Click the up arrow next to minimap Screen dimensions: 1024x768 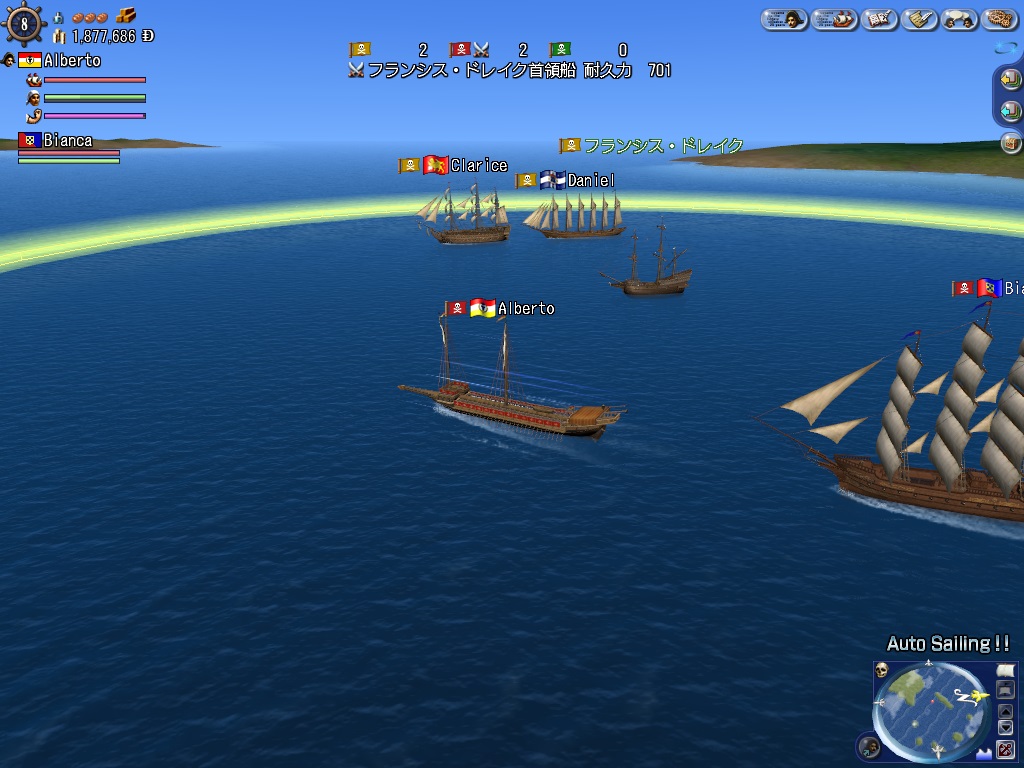pyautogui.click(x=1006, y=711)
